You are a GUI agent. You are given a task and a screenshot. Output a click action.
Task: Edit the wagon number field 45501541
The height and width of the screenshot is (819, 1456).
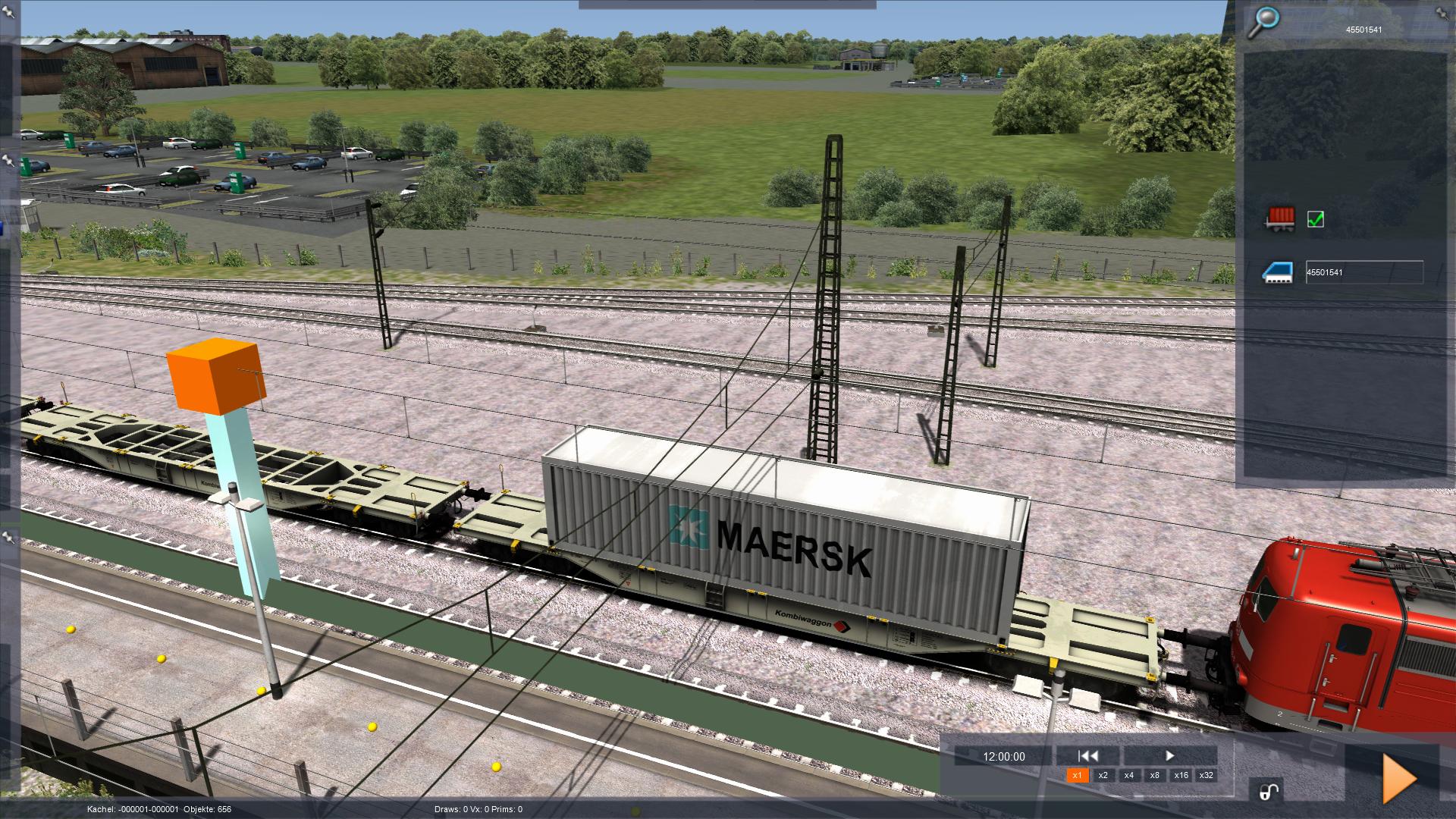(1363, 272)
